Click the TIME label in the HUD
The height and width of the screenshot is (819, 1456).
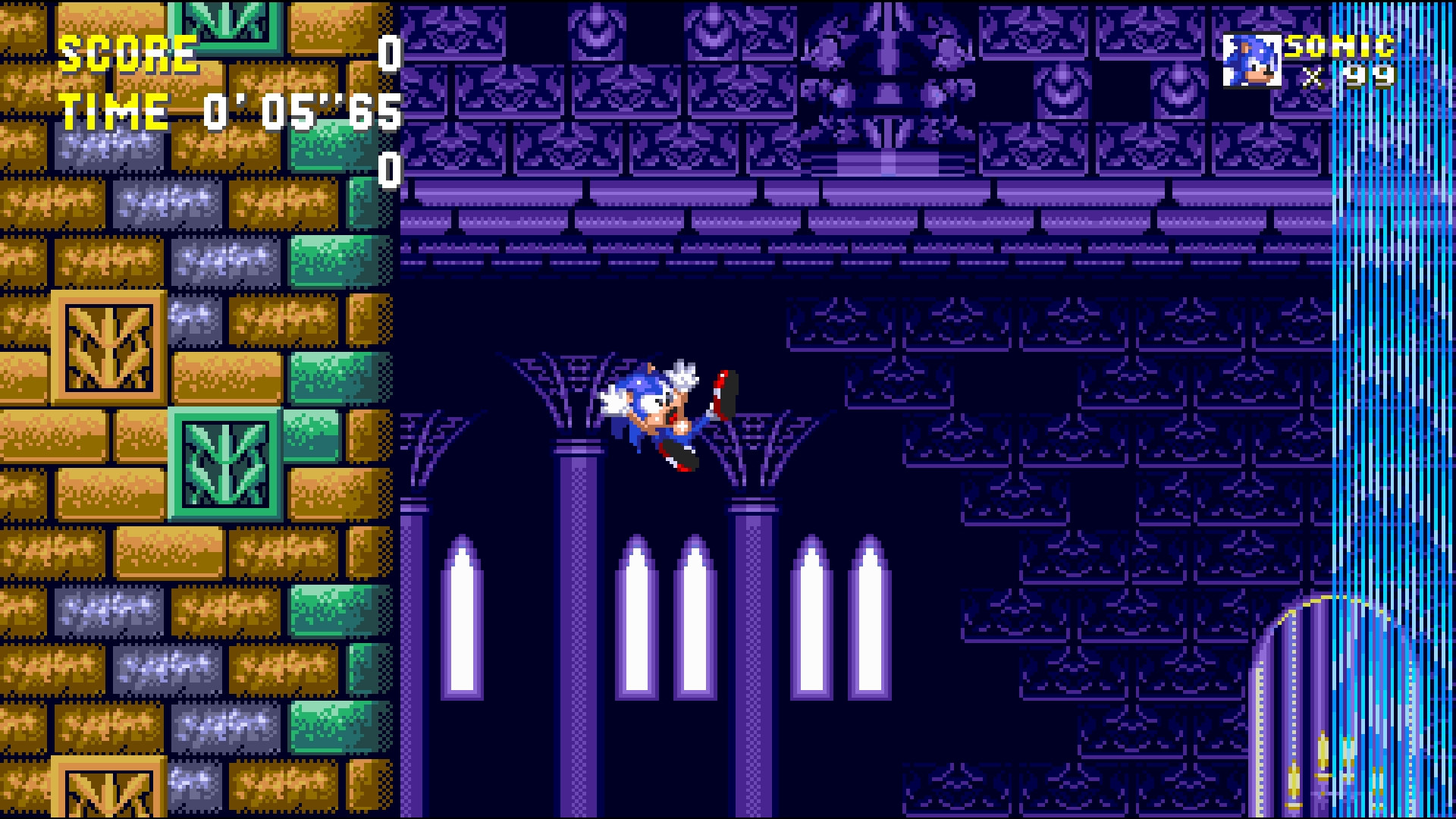112,112
